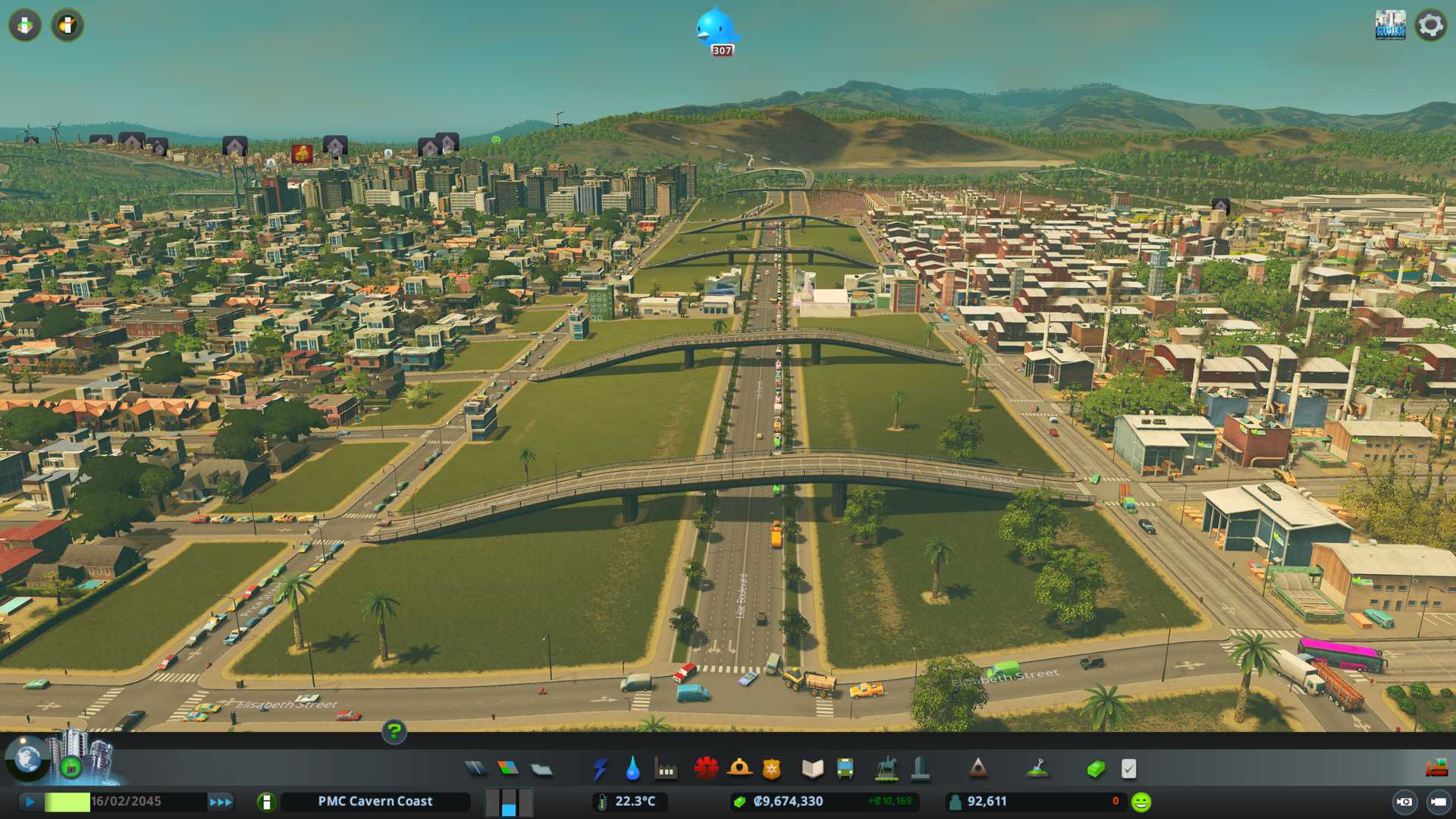Open the Police badge menu
Screen dimensions: 1456x819
pyautogui.click(x=771, y=769)
